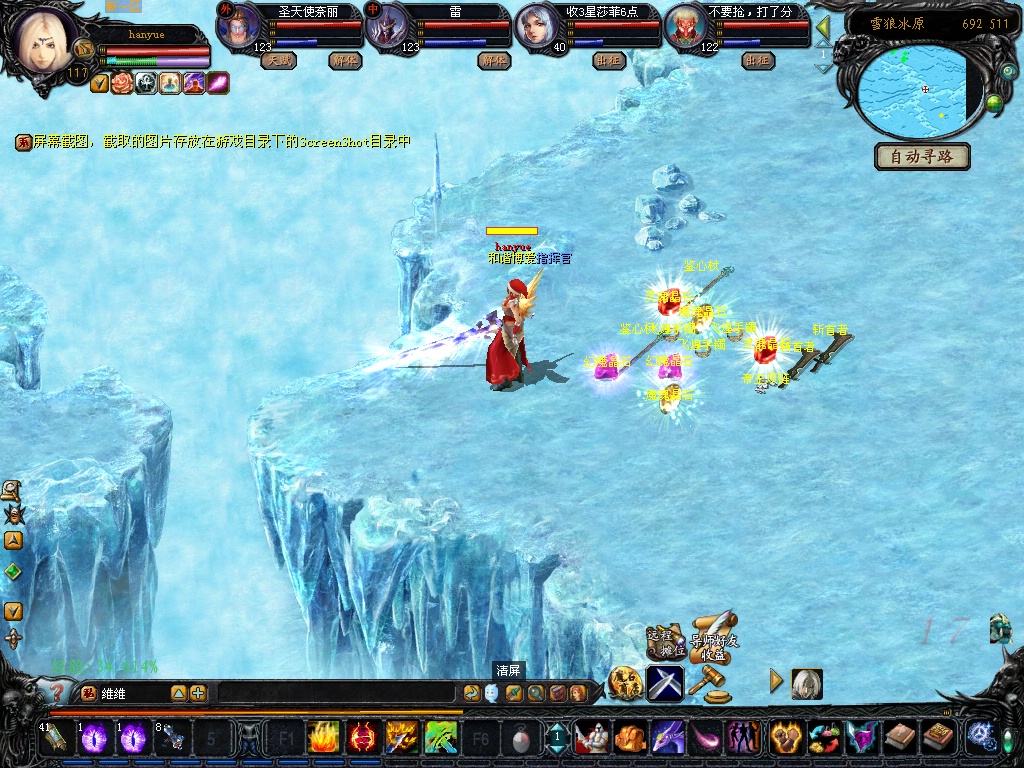
Task: Select the rose buff icon under portrait
Action: pyautogui.click(x=121, y=83)
